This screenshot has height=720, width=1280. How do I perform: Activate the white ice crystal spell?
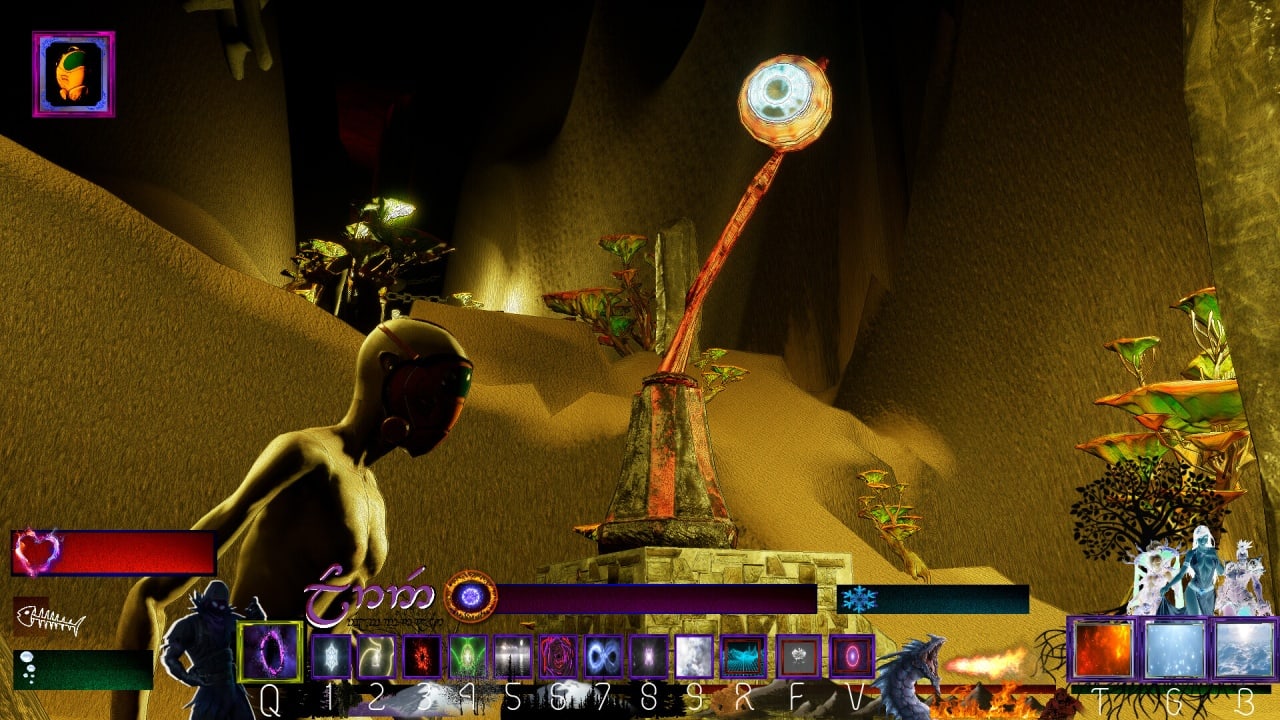click(331, 657)
